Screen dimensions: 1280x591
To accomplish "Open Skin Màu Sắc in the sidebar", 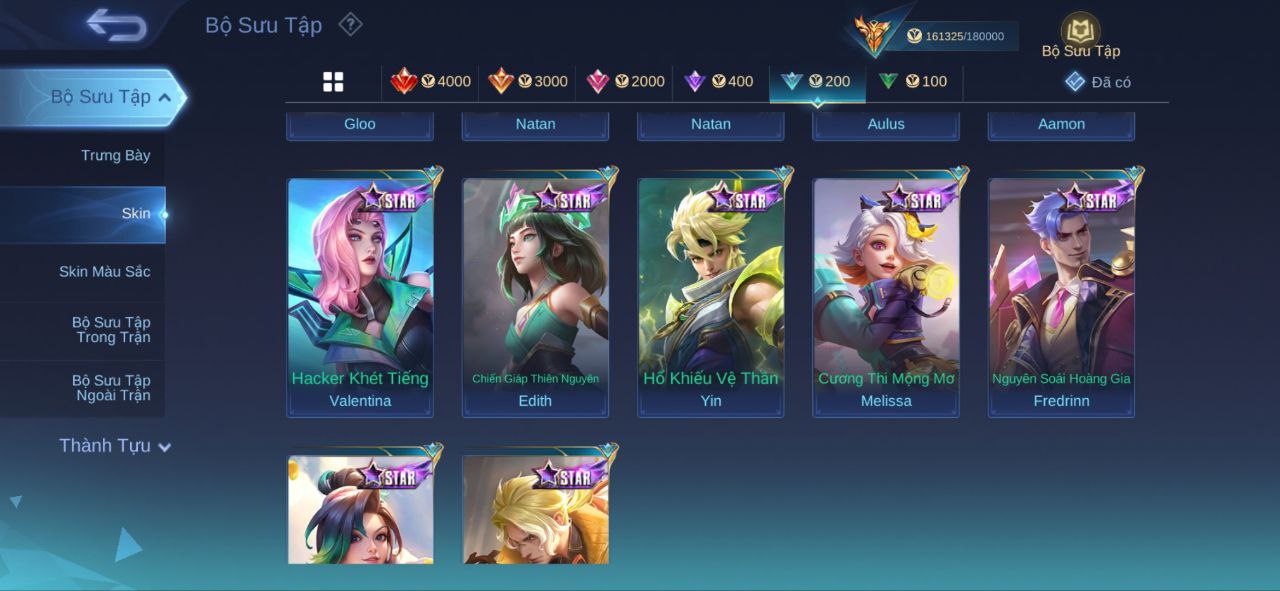I will [x=104, y=271].
